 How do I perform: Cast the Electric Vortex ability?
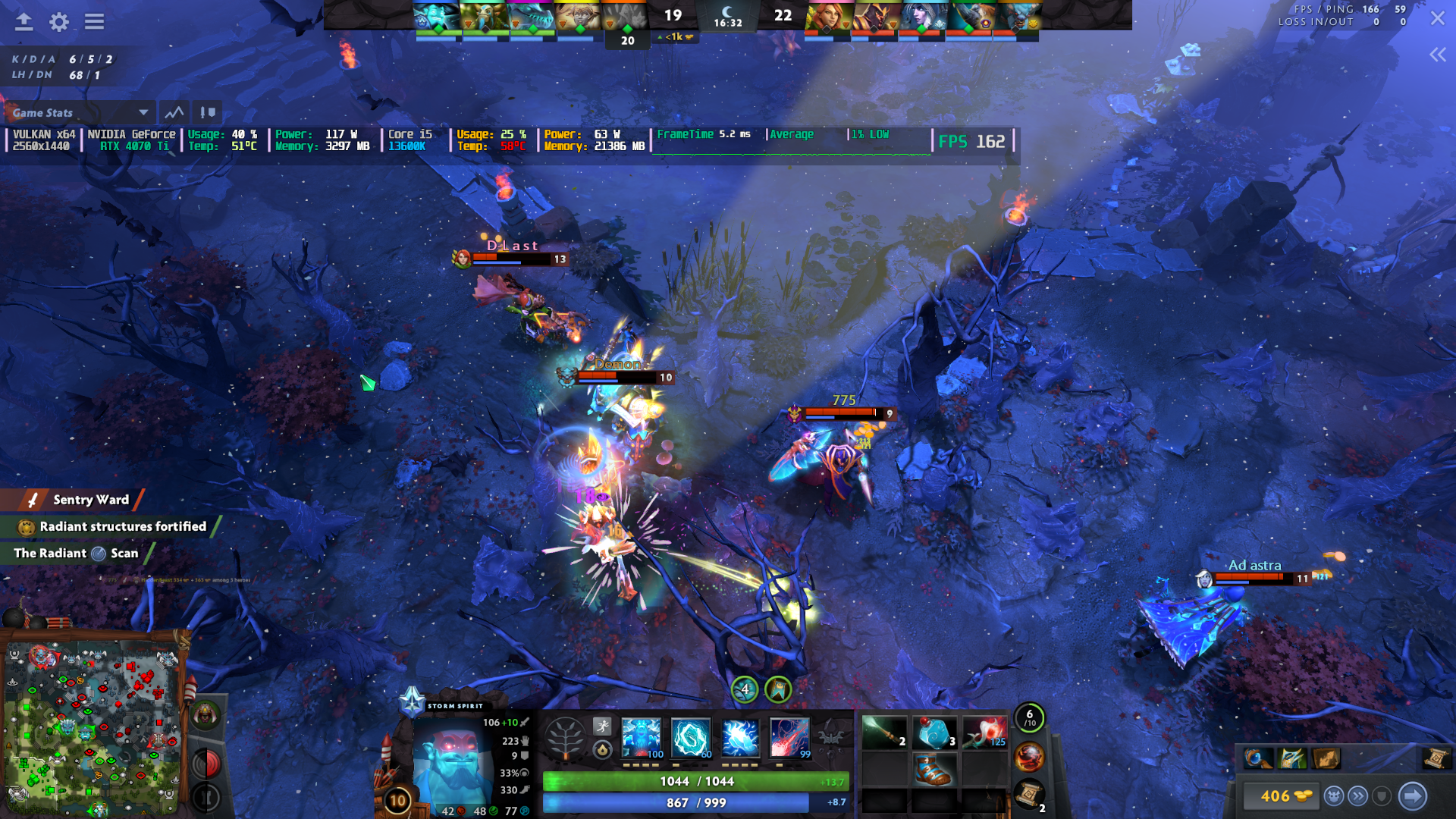tap(691, 737)
